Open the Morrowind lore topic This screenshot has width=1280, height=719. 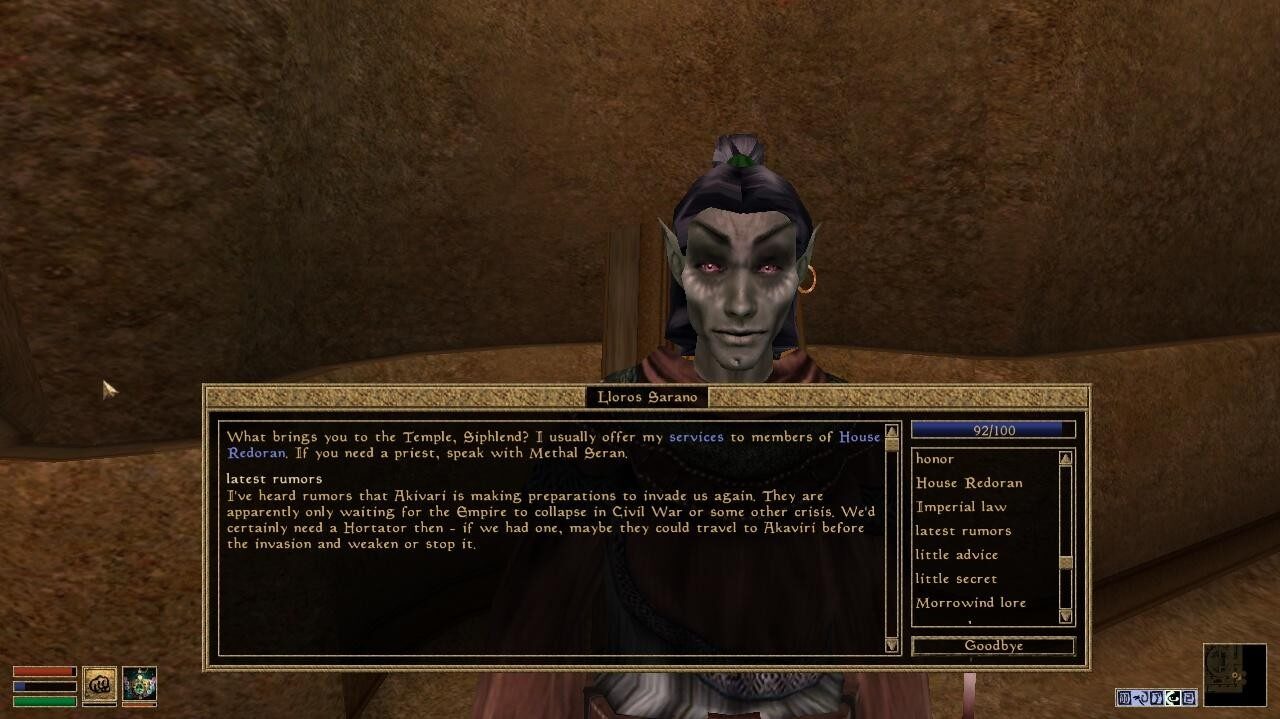[970, 603]
